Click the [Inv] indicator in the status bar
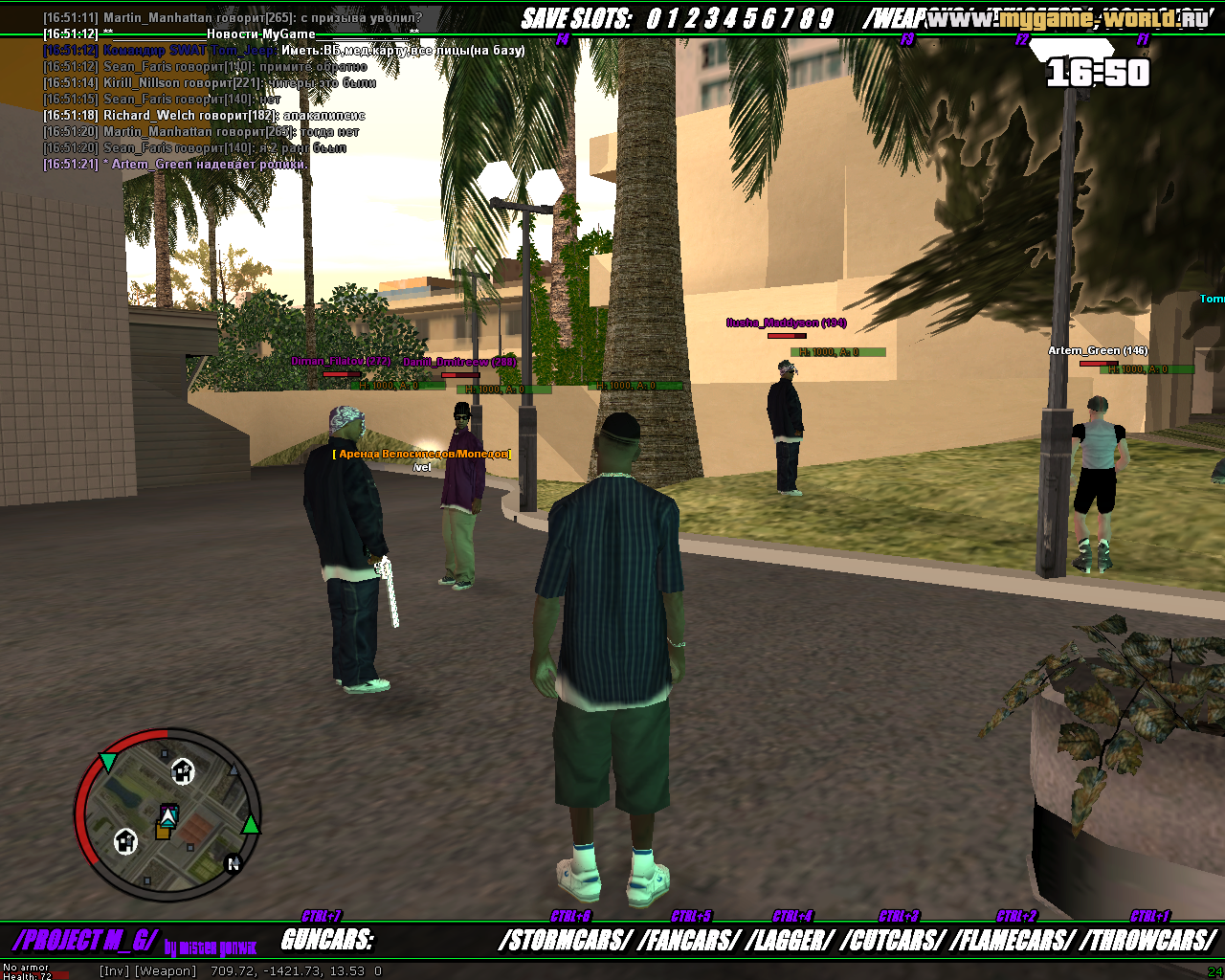Screen dimensions: 1225x980 (x=114, y=971)
